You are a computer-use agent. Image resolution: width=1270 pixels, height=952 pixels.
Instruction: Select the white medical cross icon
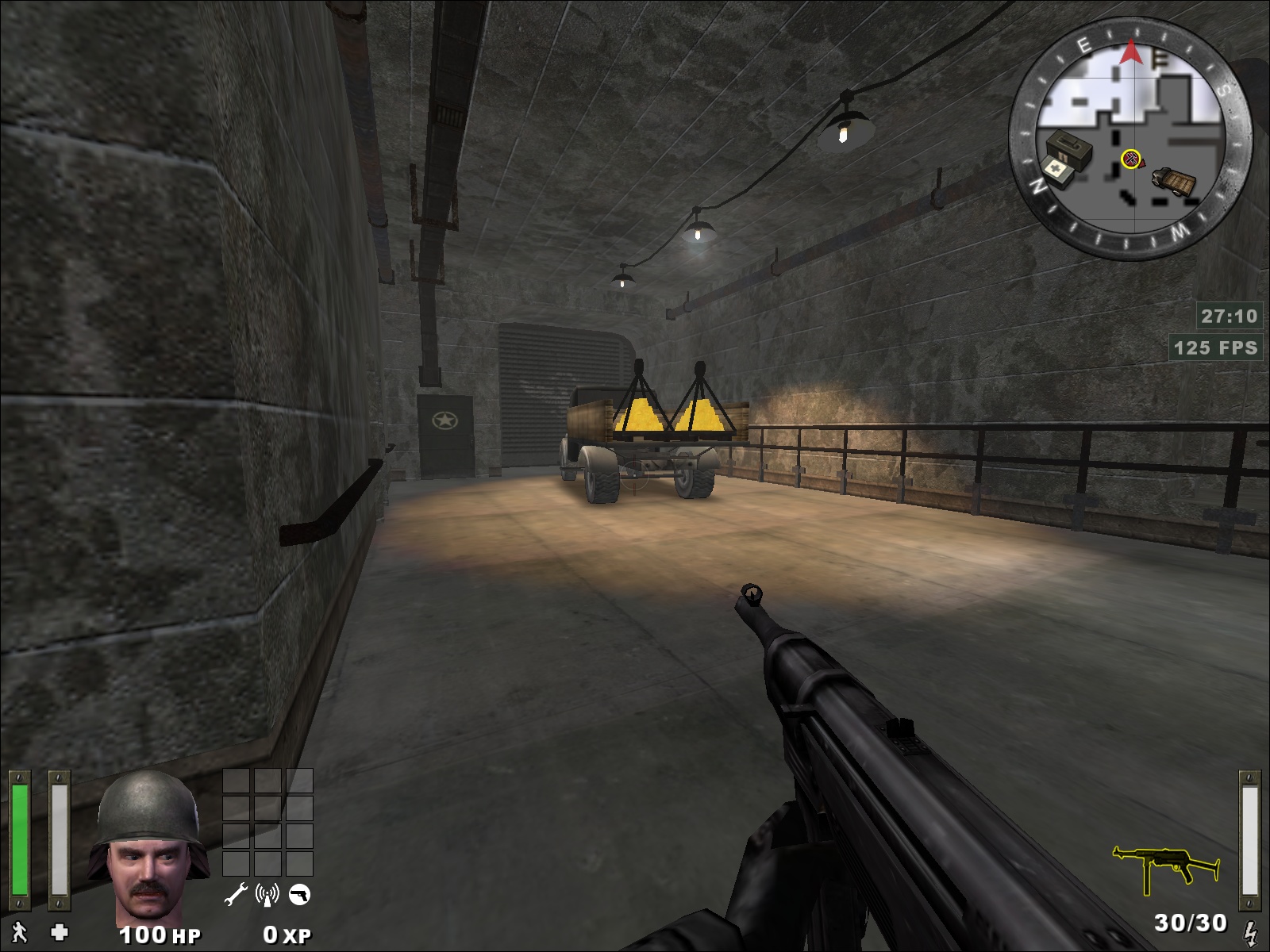point(60,933)
